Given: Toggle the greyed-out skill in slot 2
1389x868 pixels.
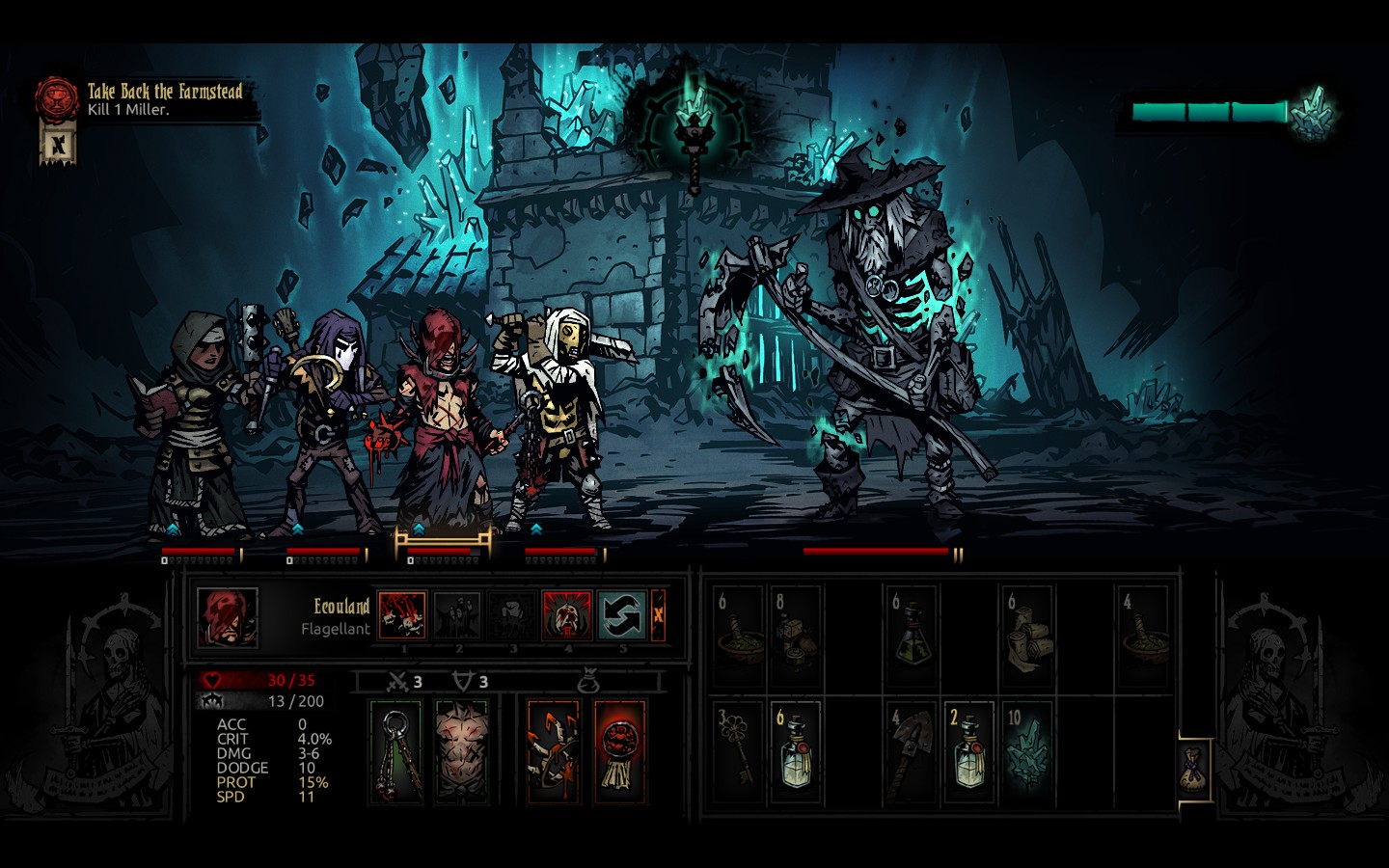Looking at the screenshot, I should pyautogui.click(x=458, y=615).
